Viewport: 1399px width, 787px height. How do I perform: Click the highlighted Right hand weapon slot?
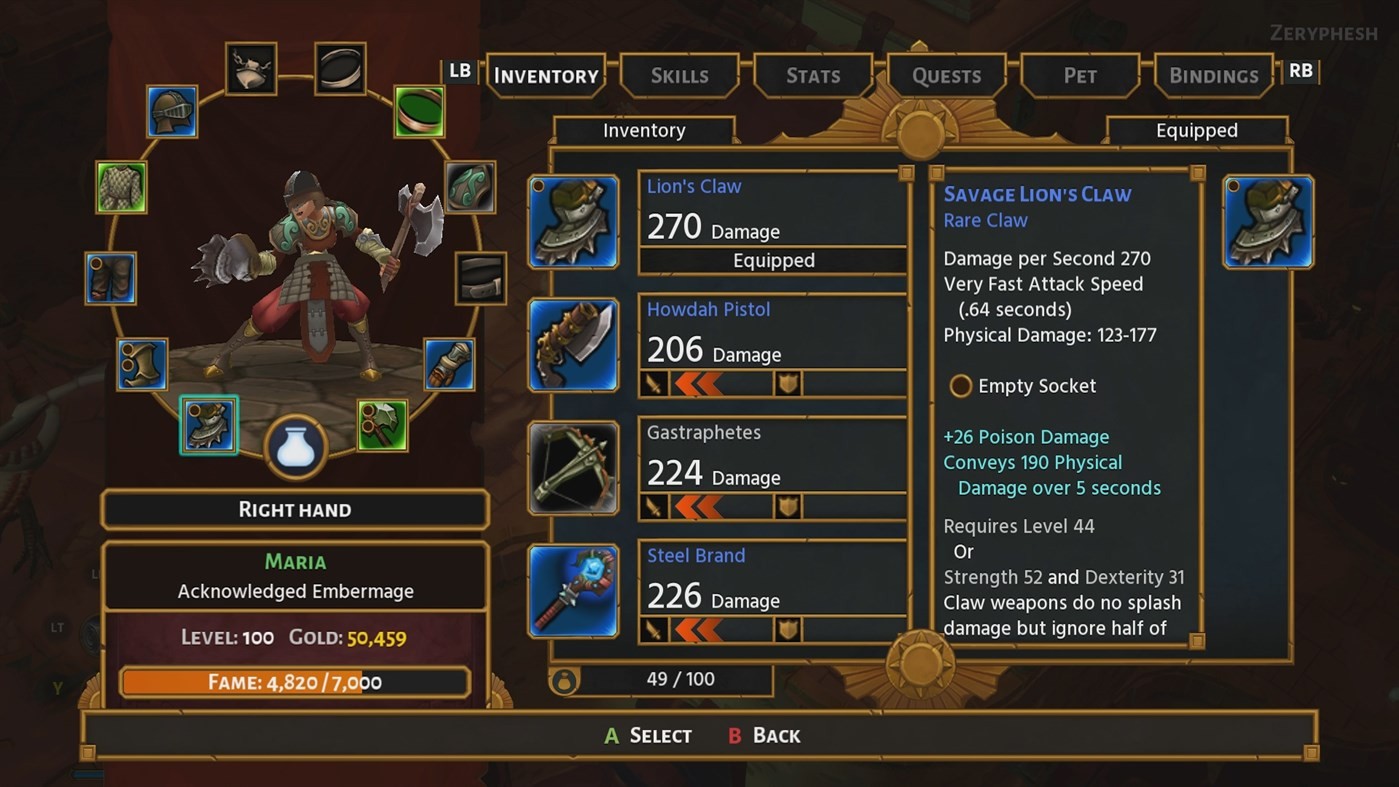pos(209,424)
